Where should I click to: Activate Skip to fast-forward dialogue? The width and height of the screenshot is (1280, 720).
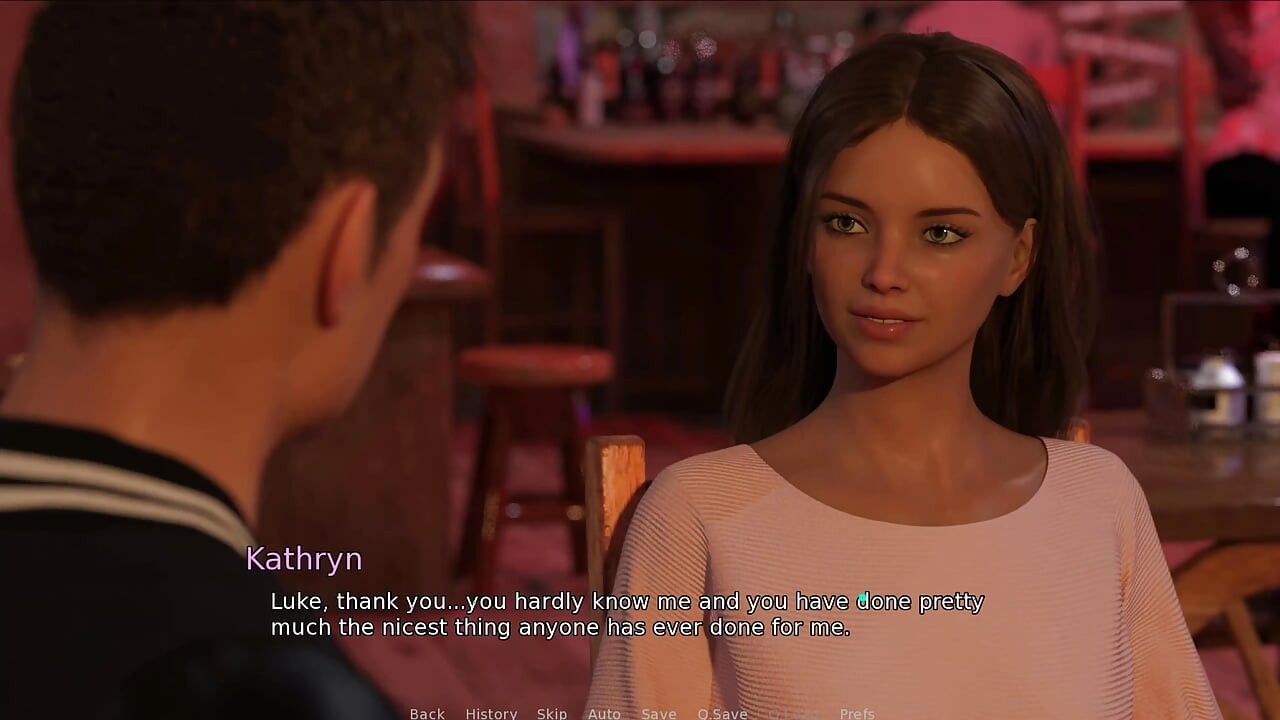[552, 713]
